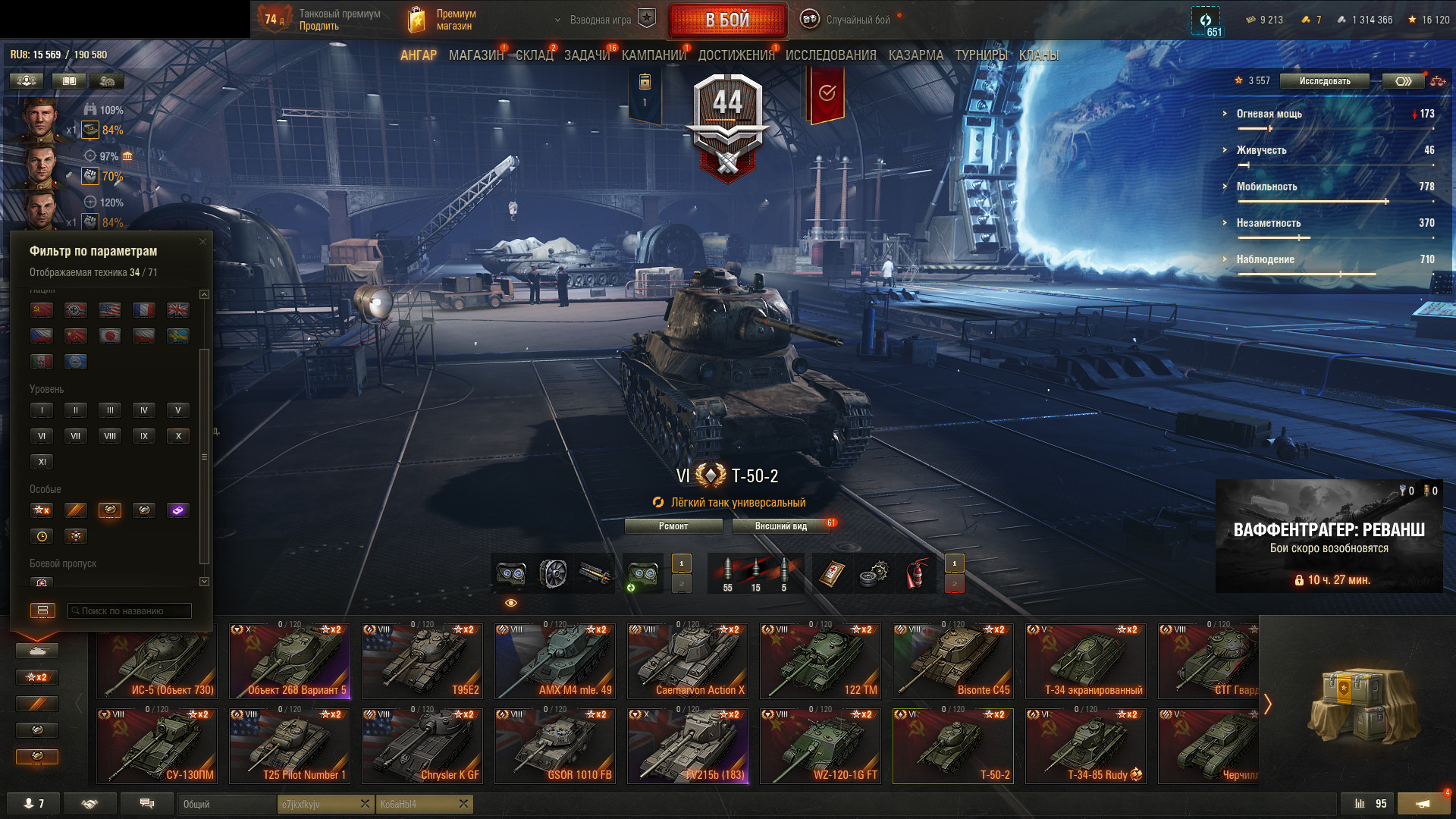1456x819 pixels.
Task: Select the AMX M4 mle. 49 tank
Action: coord(554,661)
